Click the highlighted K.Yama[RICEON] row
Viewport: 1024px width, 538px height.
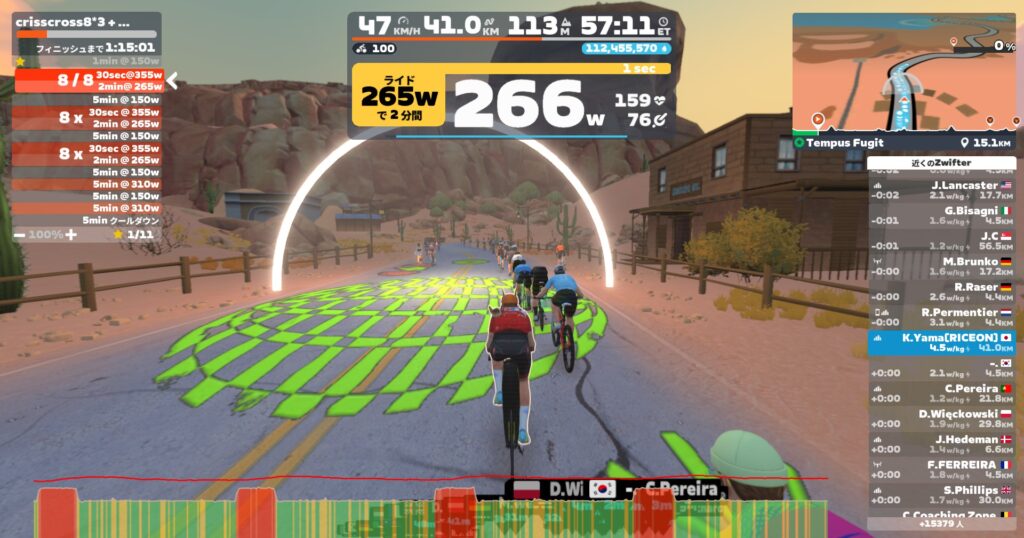pos(941,343)
